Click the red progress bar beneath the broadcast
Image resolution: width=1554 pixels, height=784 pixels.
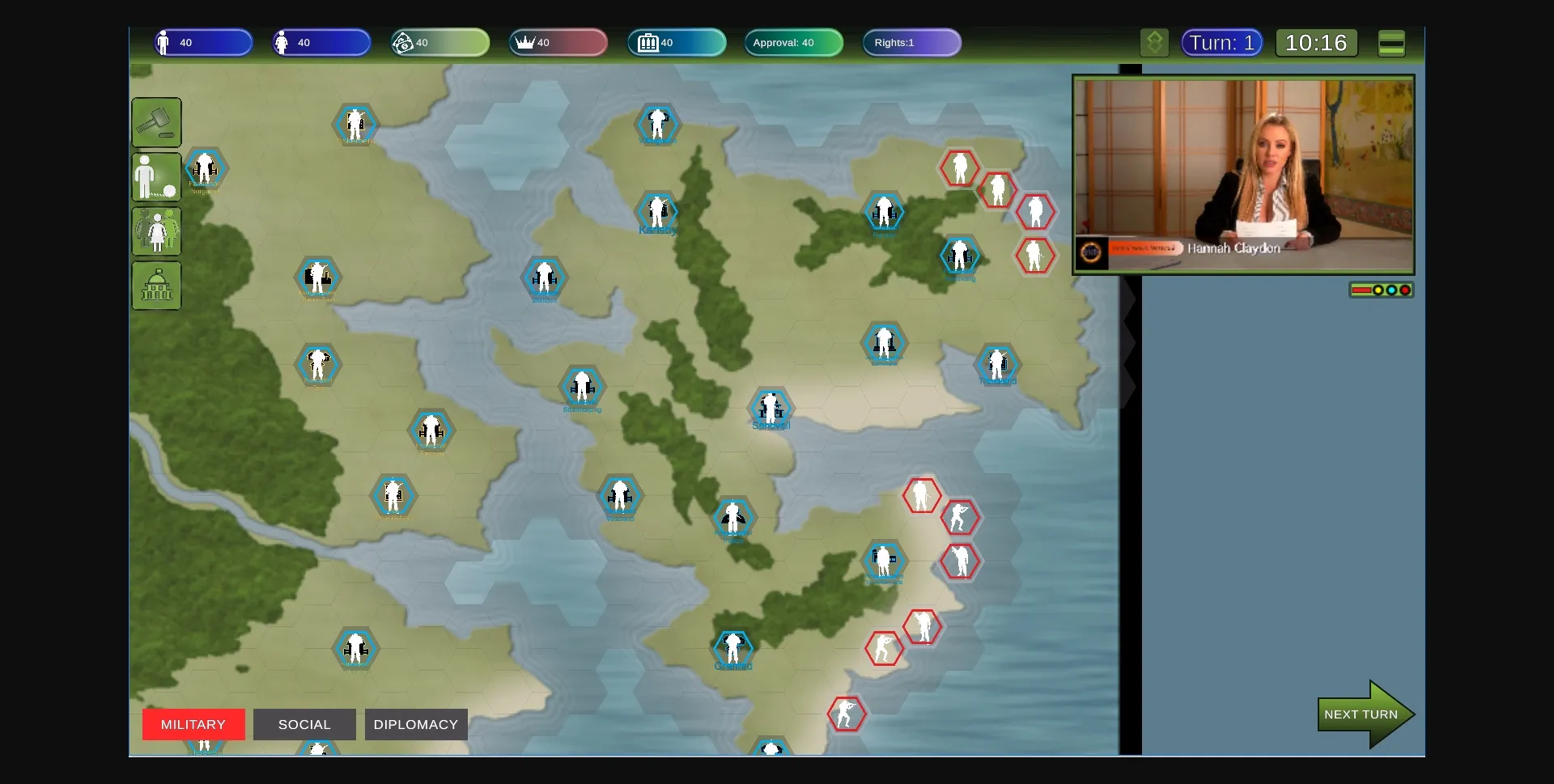[1362, 290]
